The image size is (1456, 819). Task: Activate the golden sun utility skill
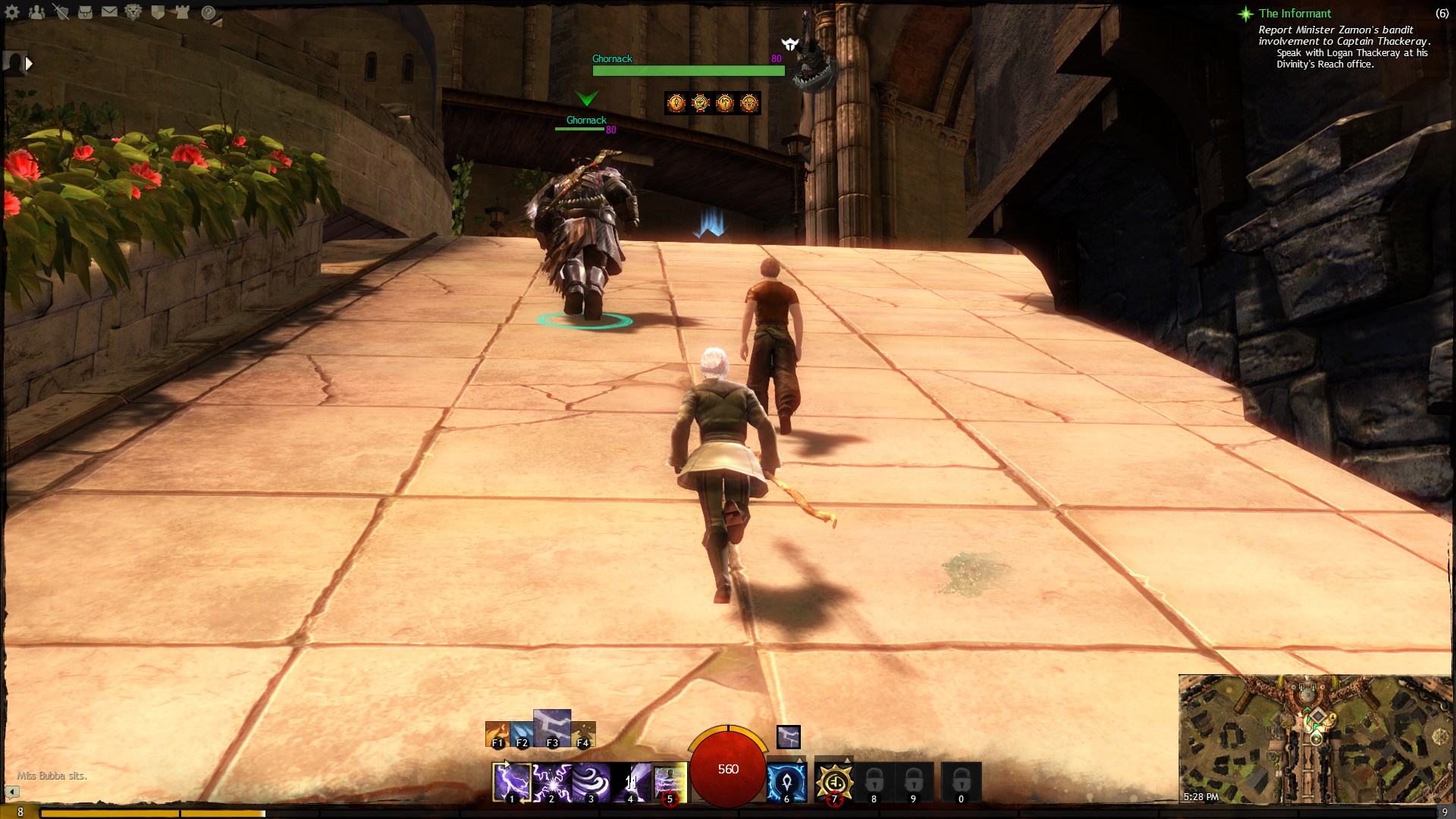tap(834, 782)
